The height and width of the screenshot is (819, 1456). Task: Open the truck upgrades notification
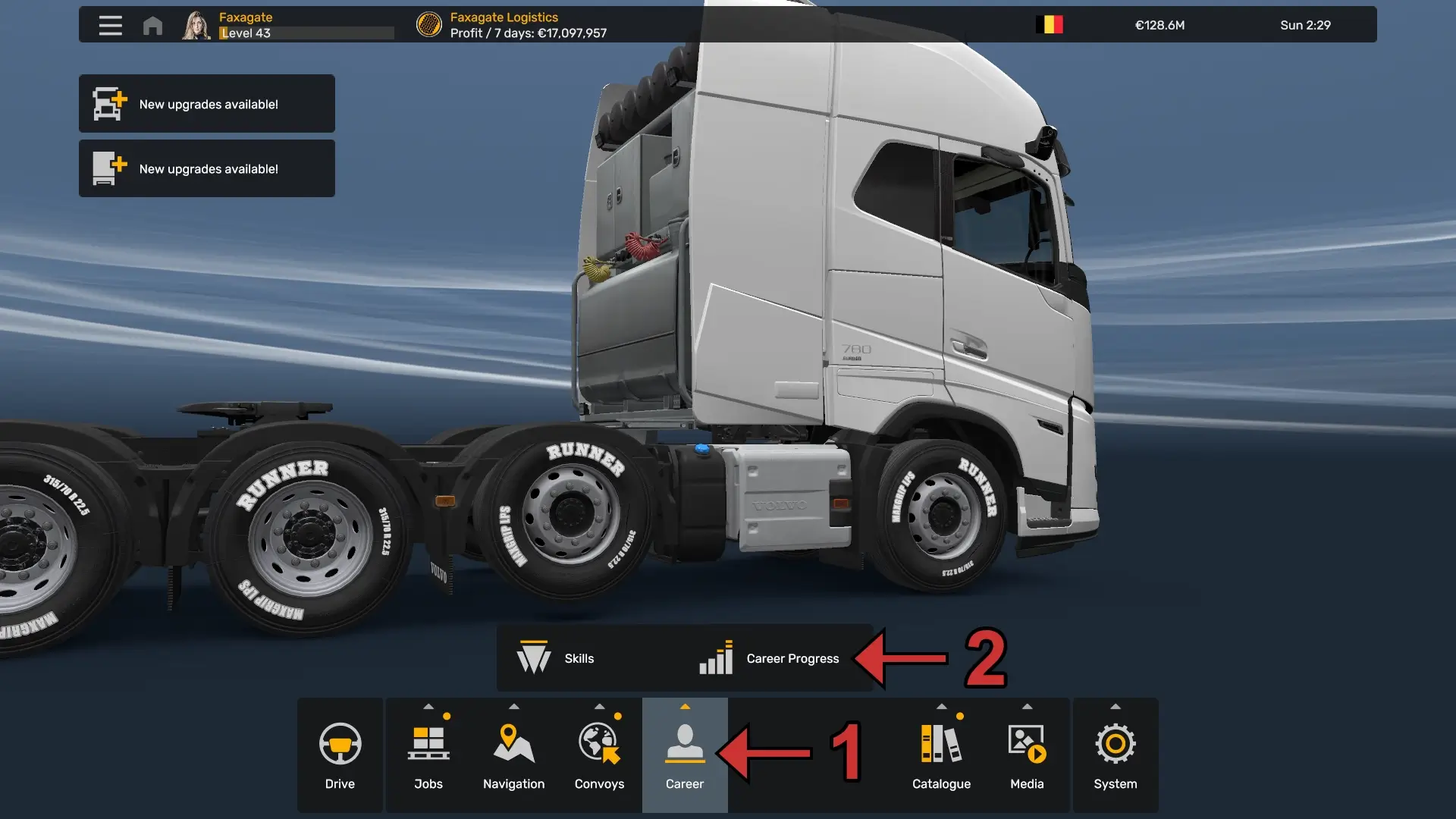[x=207, y=104]
